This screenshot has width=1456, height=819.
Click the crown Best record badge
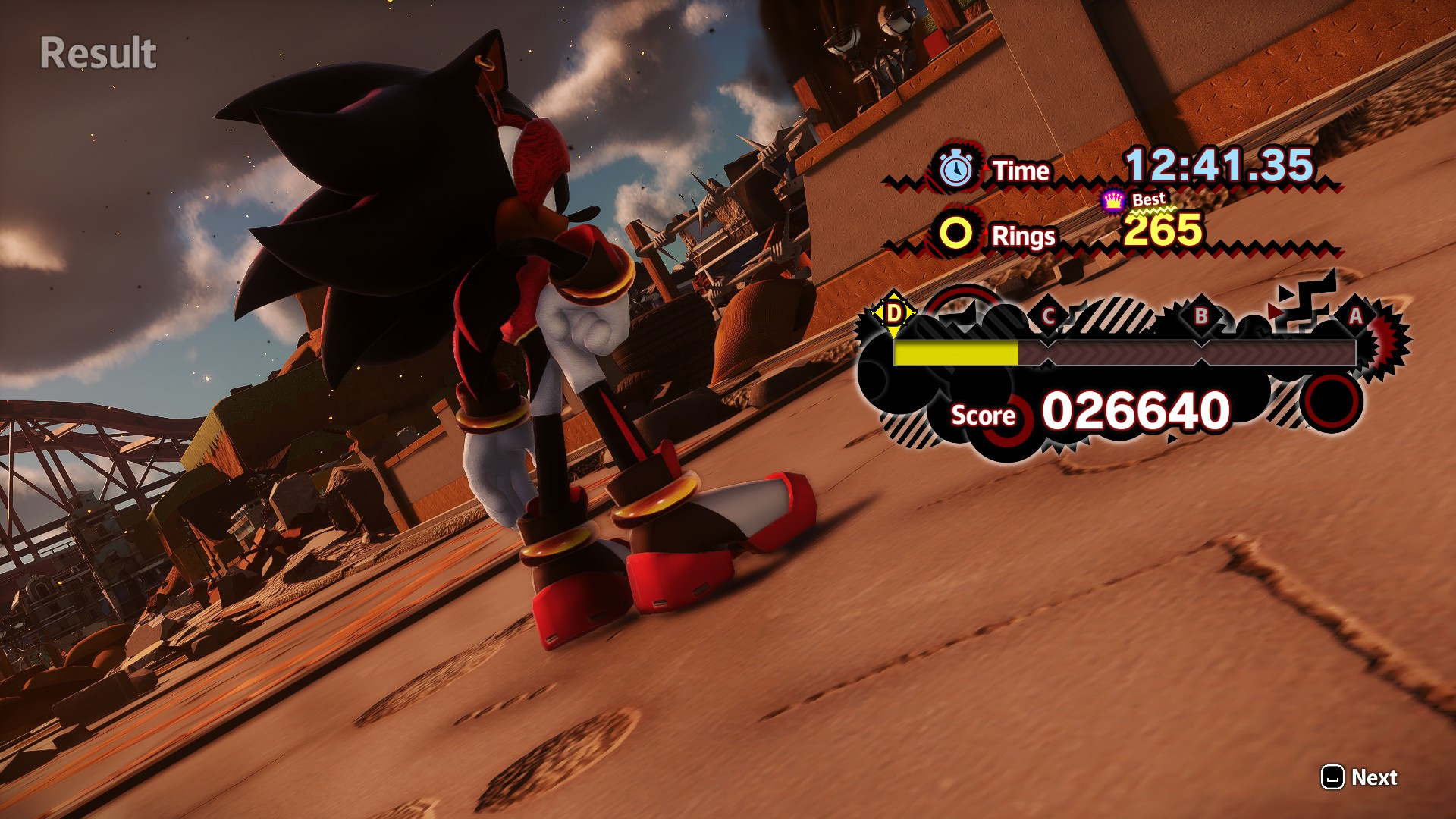tap(1112, 199)
